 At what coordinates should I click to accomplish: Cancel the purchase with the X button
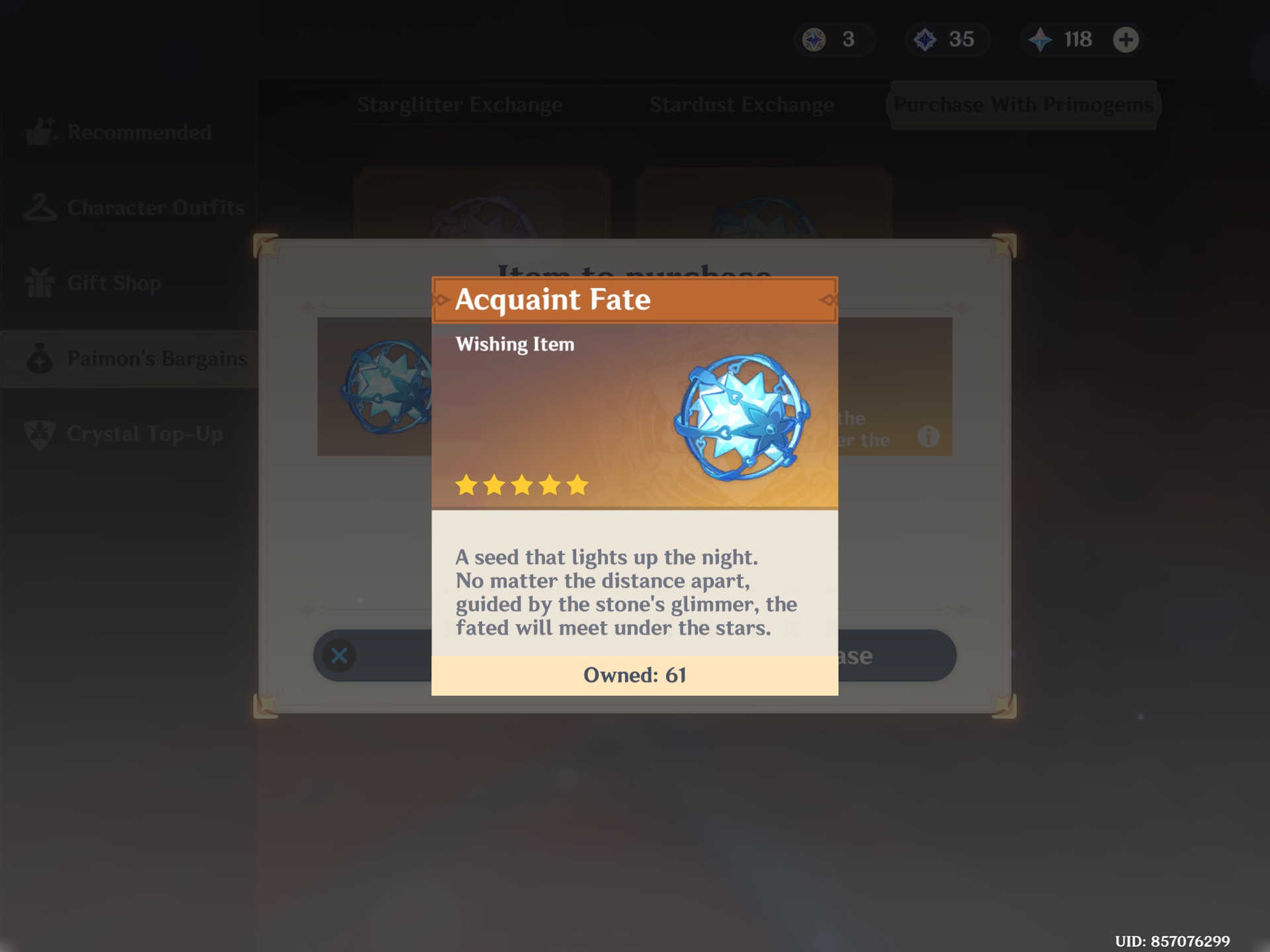(339, 655)
